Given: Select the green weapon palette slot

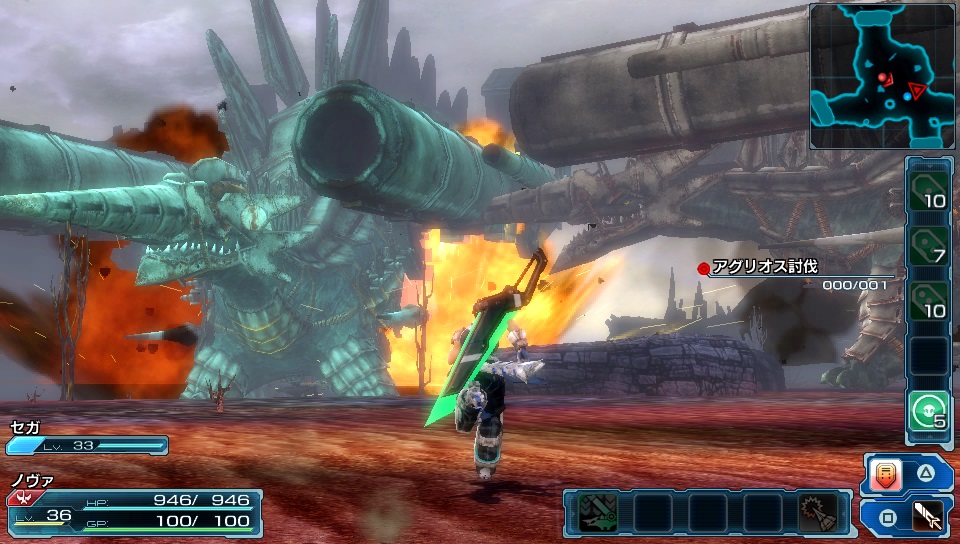Looking at the screenshot, I should [x=598, y=512].
